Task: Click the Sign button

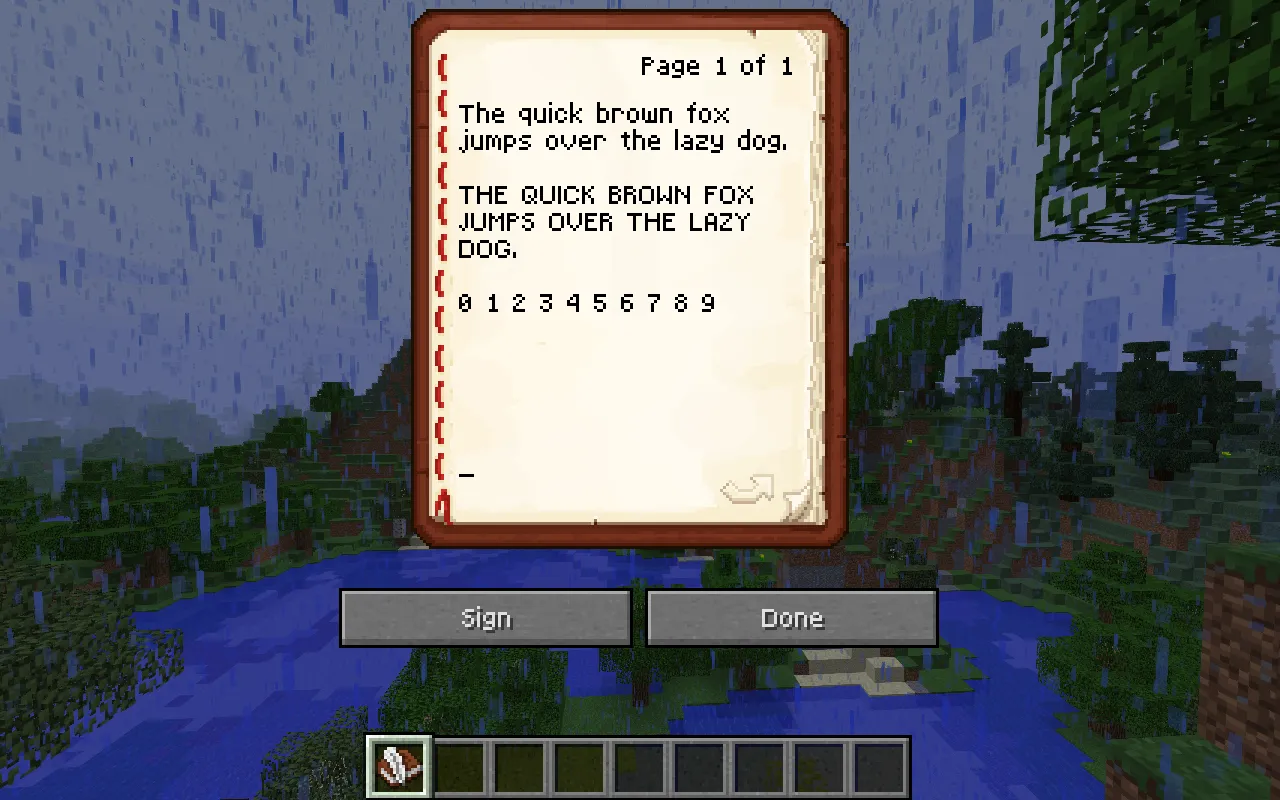Action: (x=486, y=617)
